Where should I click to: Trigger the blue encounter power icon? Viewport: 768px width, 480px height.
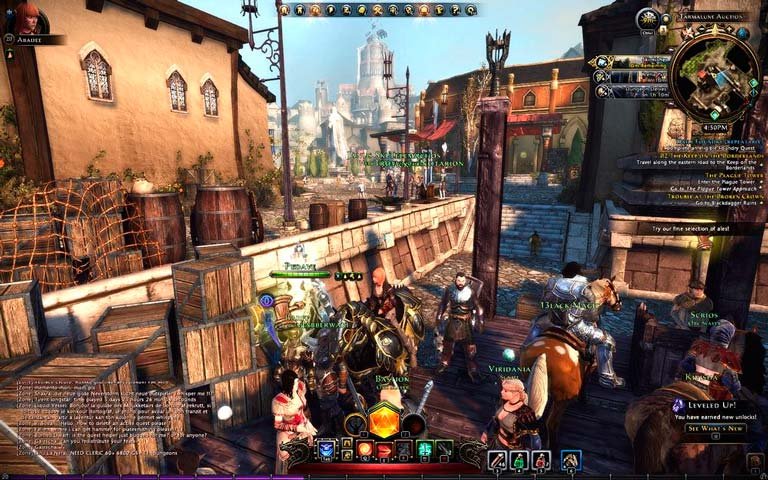pyautogui.click(x=327, y=450)
